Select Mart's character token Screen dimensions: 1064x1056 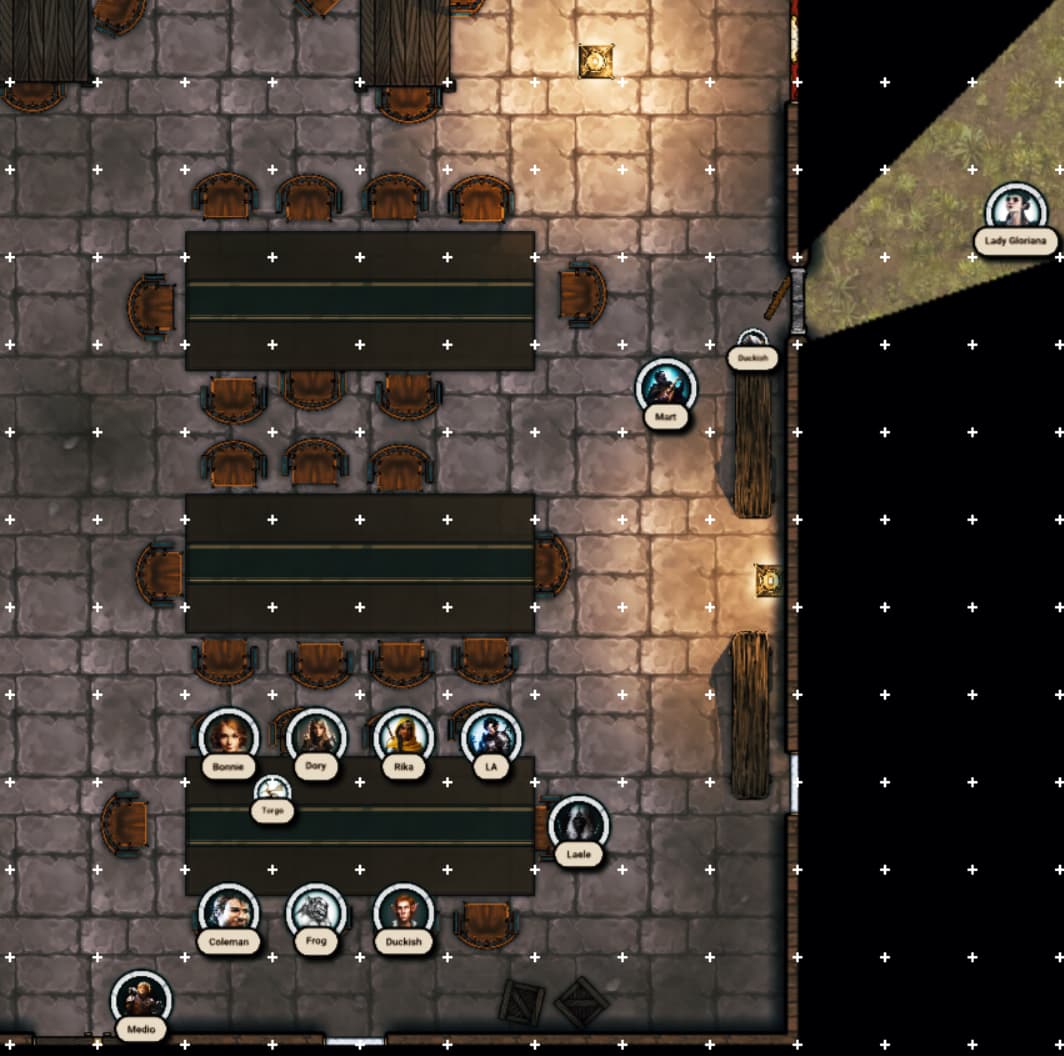pyautogui.click(x=665, y=386)
